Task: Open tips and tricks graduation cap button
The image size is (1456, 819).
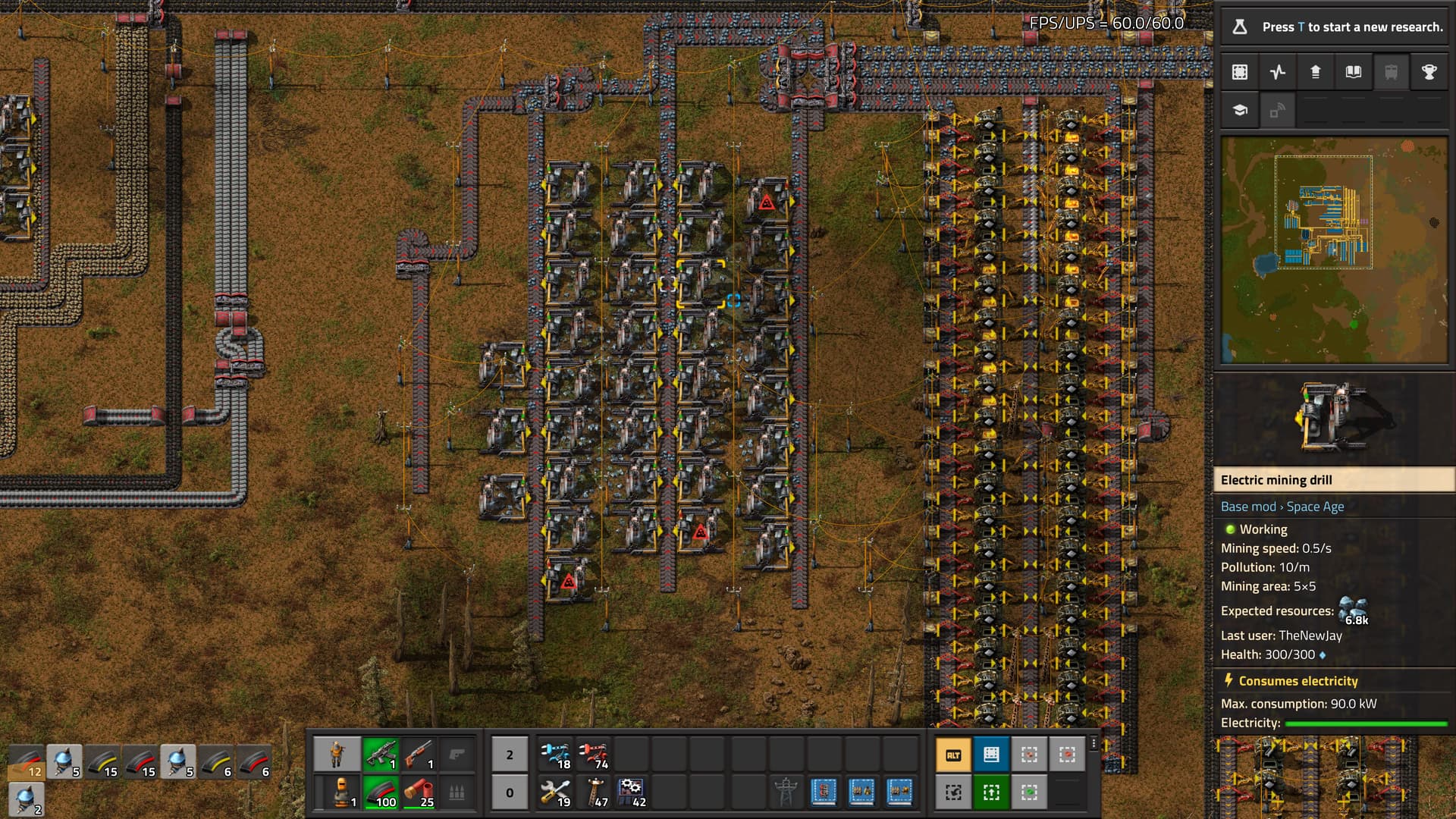Action: pos(1240,111)
